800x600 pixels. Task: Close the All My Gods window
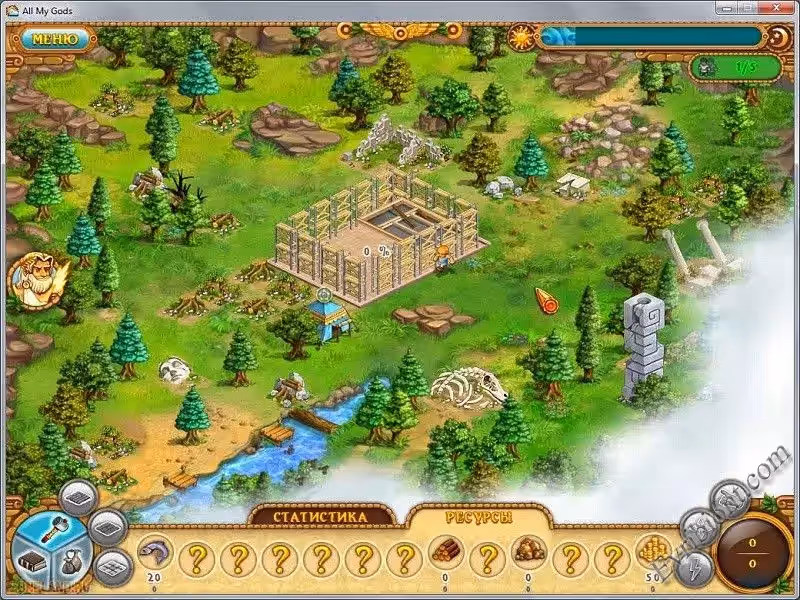pos(778,10)
